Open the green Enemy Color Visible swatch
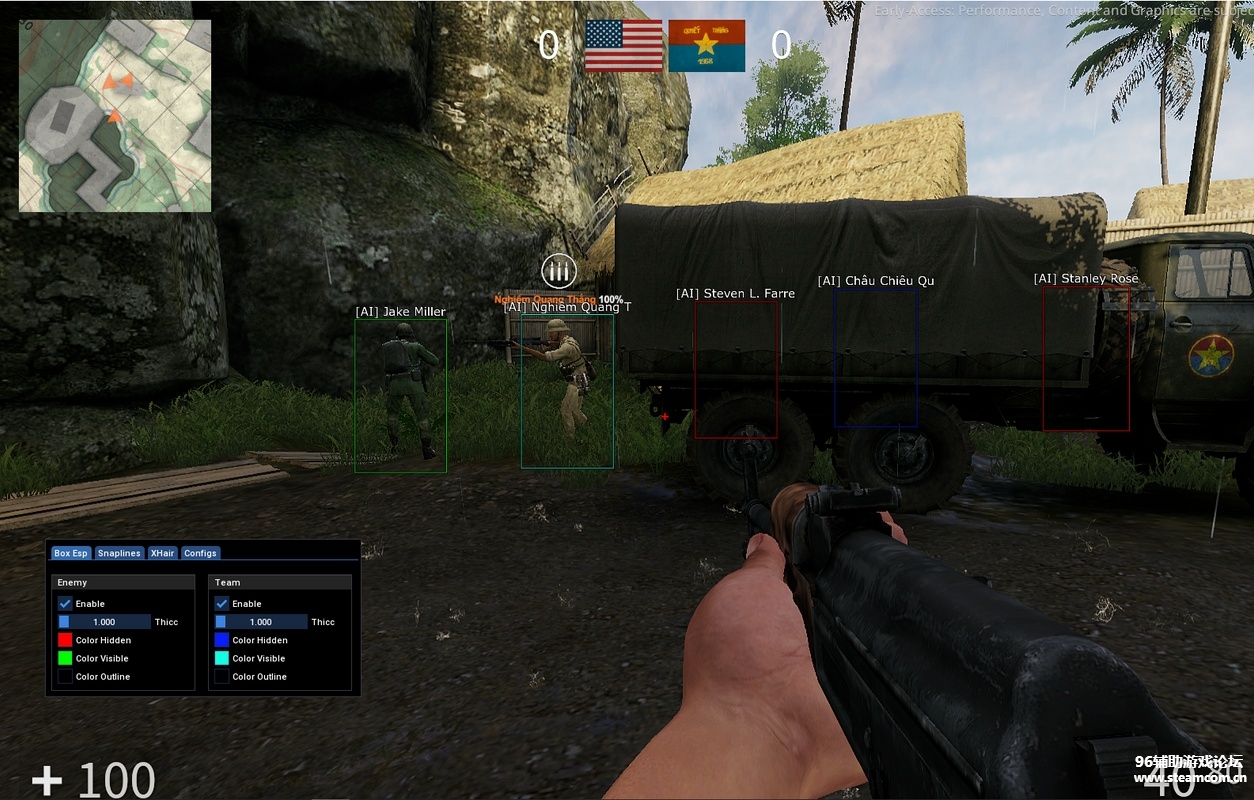This screenshot has width=1254, height=800. (65, 658)
